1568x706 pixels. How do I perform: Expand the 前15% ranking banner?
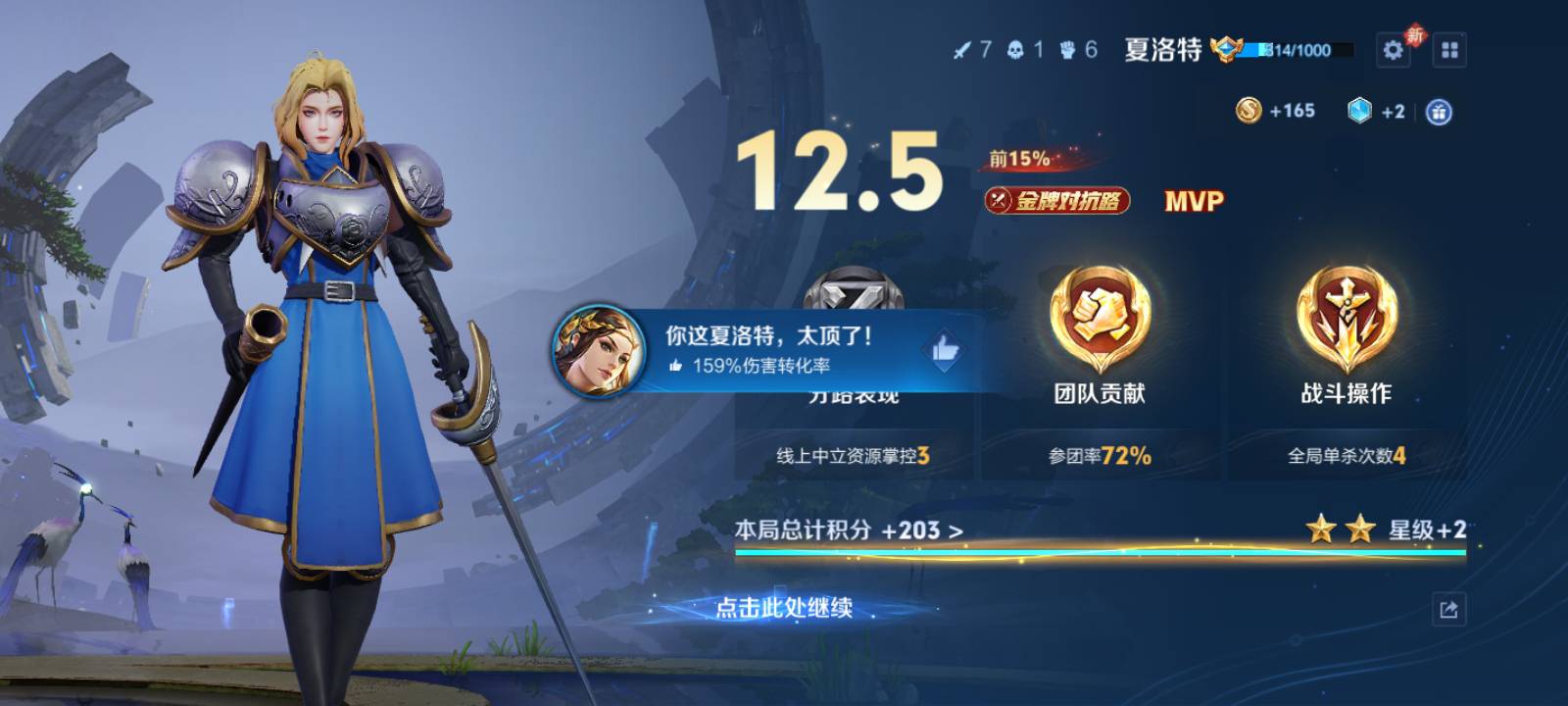[1019, 160]
